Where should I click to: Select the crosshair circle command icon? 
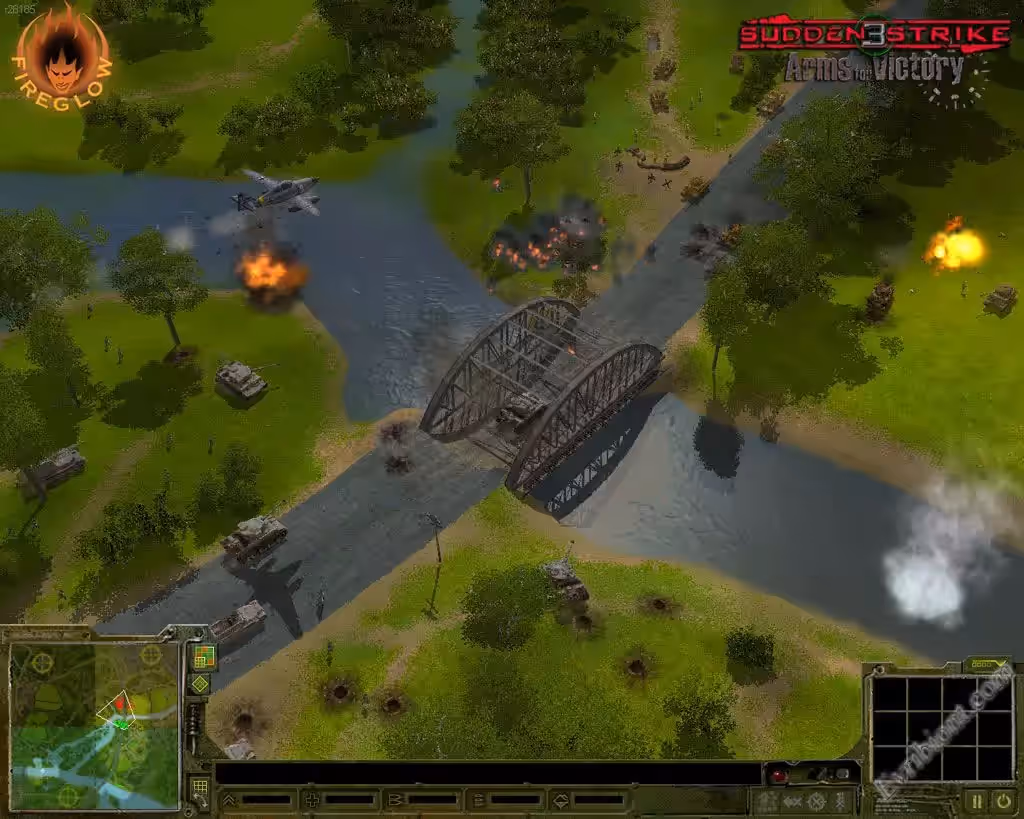[x=817, y=801]
